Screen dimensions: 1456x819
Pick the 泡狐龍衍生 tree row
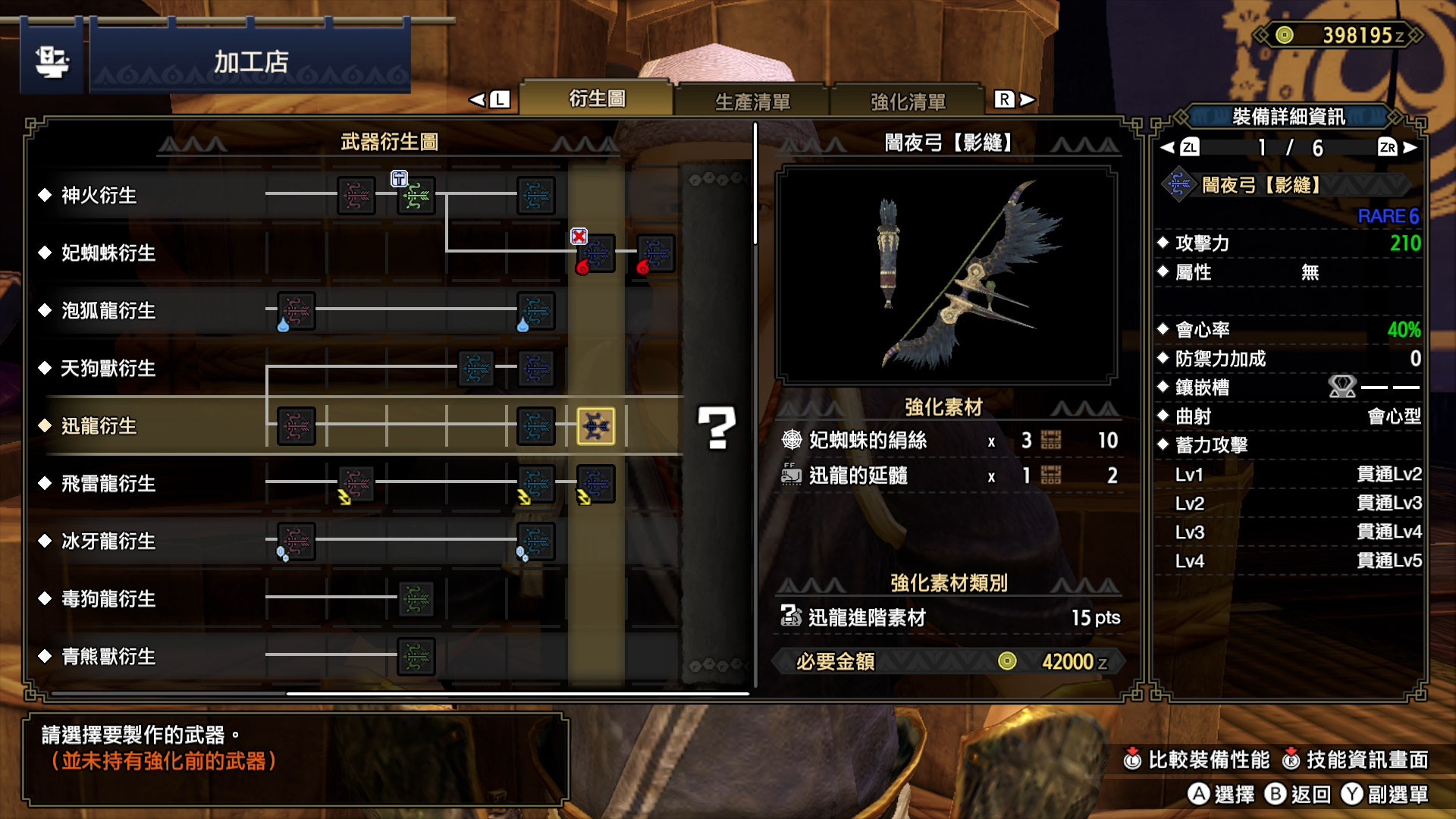108,311
